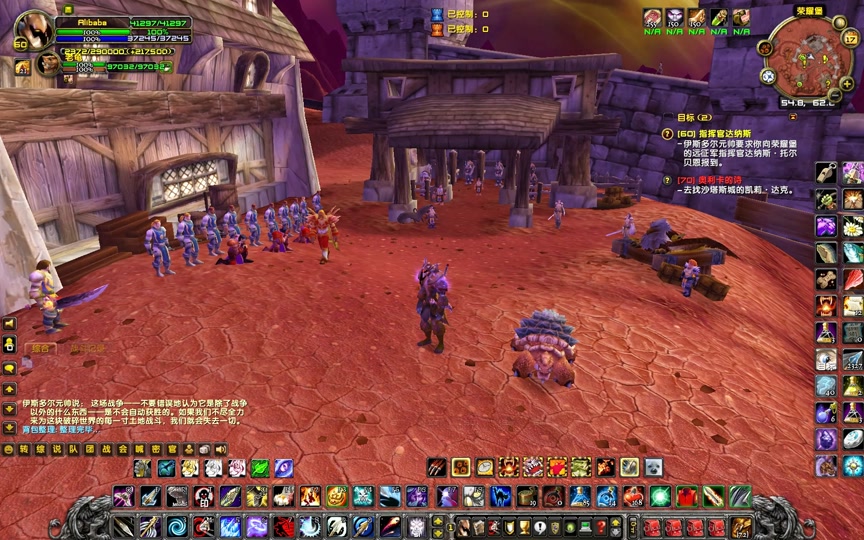
Task: Click the Alibaba player portrait
Action: tap(33, 29)
